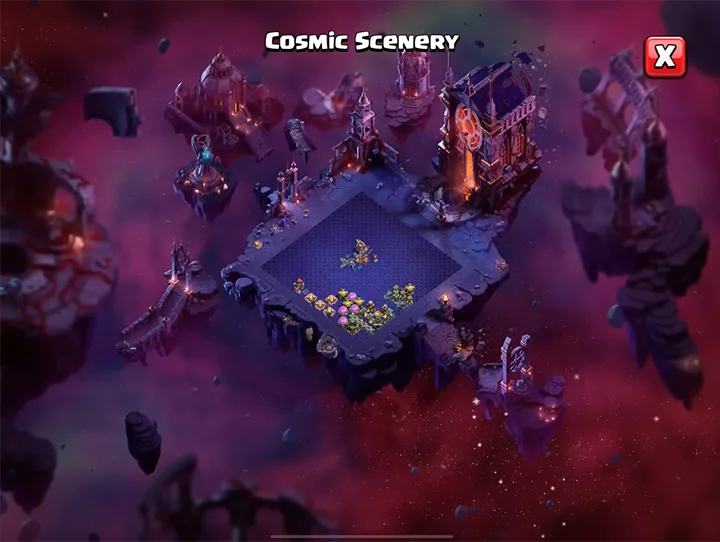Close the Cosmic Scenery preview
This screenshot has width=720, height=542.
click(665, 57)
